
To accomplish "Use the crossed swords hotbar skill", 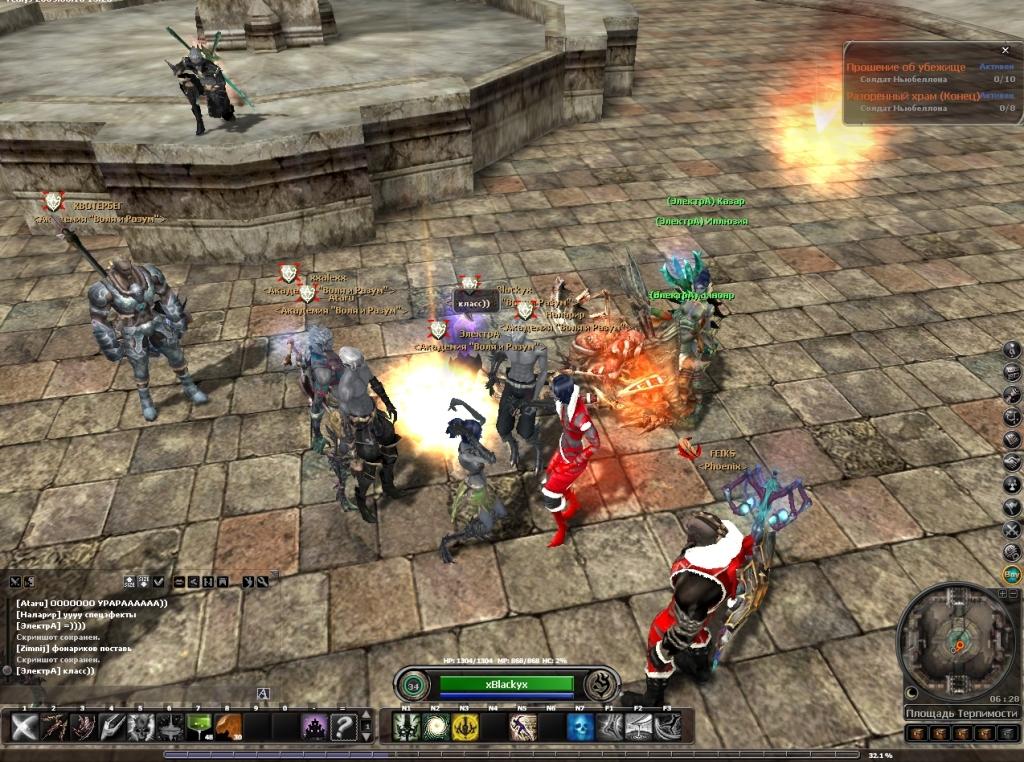I will [24, 727].
